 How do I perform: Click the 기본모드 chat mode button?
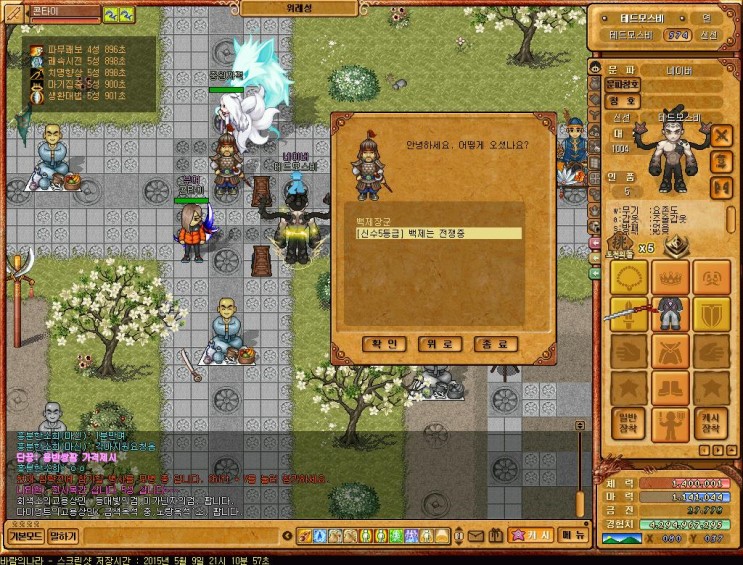[24, 536]
